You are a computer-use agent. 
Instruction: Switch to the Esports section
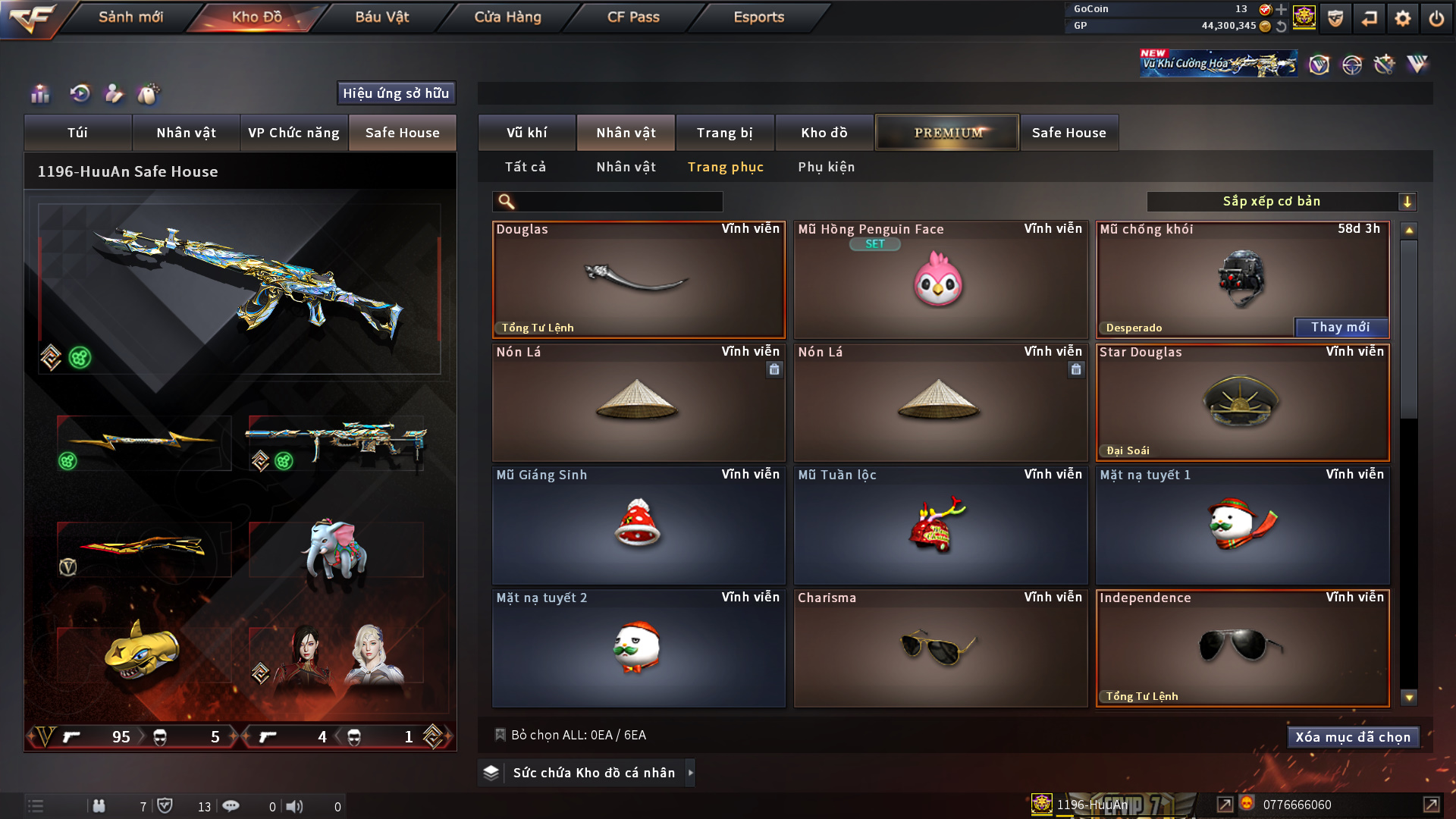pyautogui.click(x=758, y=17)
